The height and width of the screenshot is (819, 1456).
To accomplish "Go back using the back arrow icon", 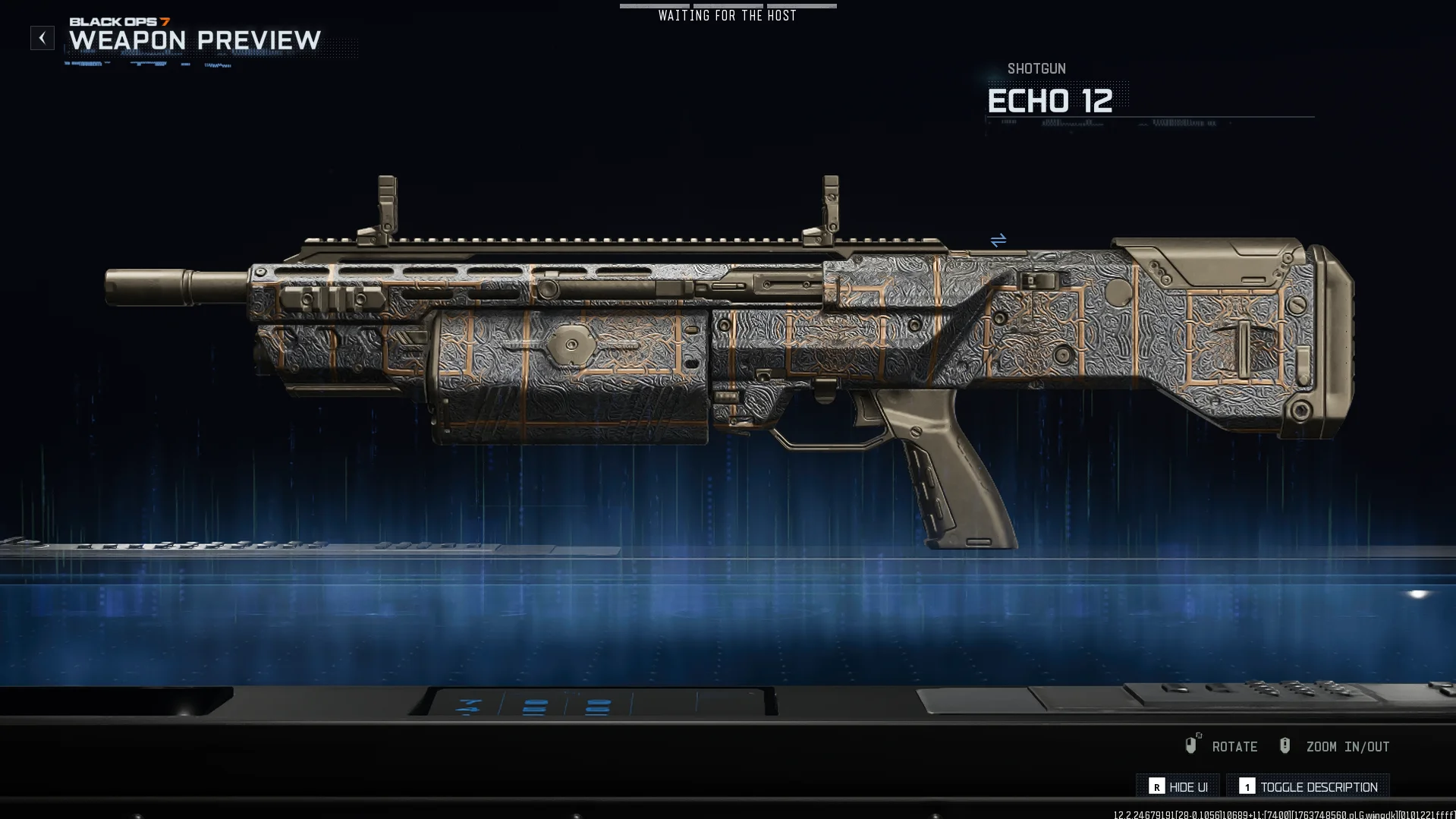I will pos(42,37).
